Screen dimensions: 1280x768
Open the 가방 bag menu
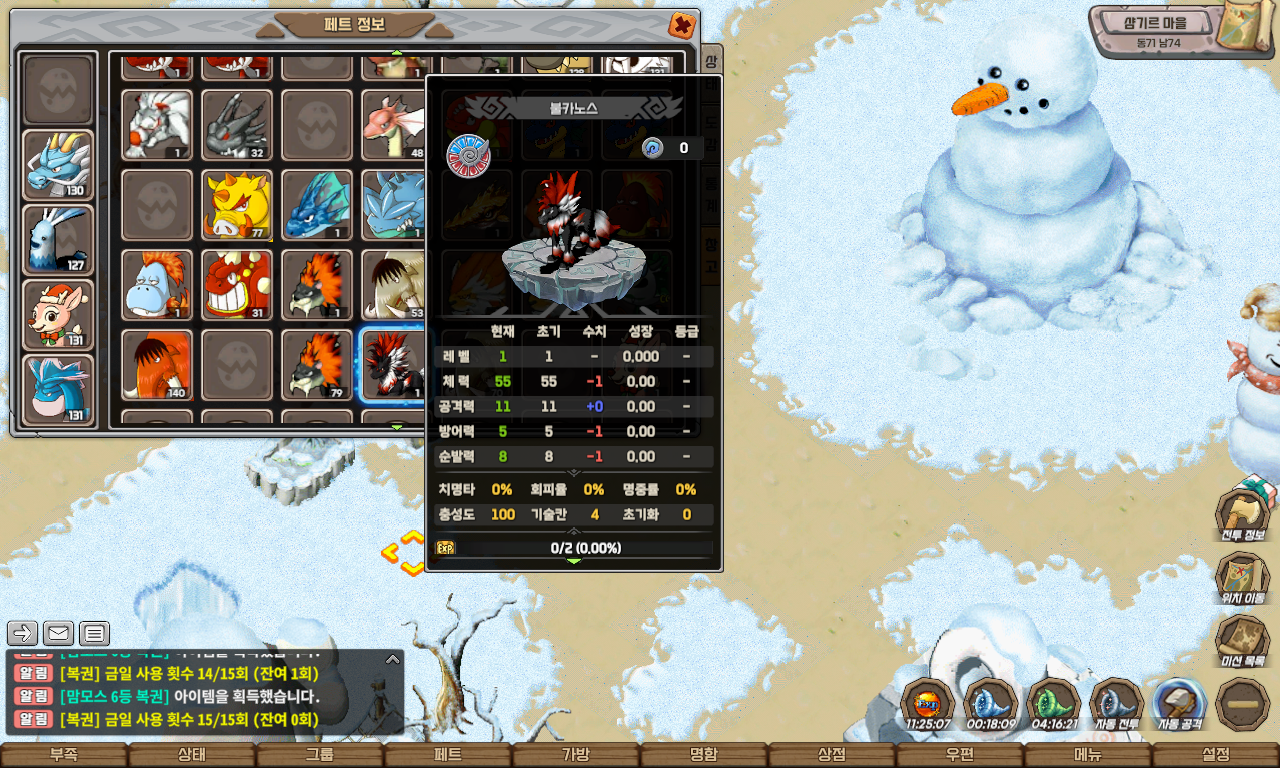click(576, 755)
